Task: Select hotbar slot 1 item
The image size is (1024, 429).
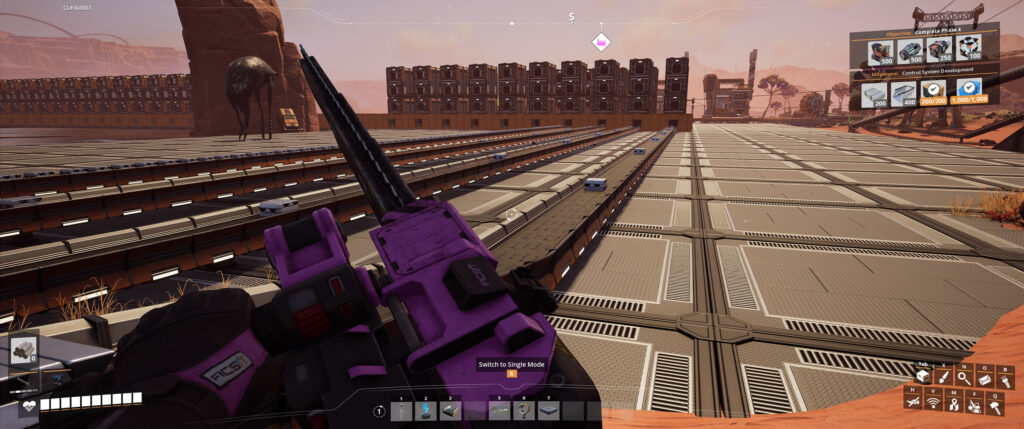Action: 400,411
